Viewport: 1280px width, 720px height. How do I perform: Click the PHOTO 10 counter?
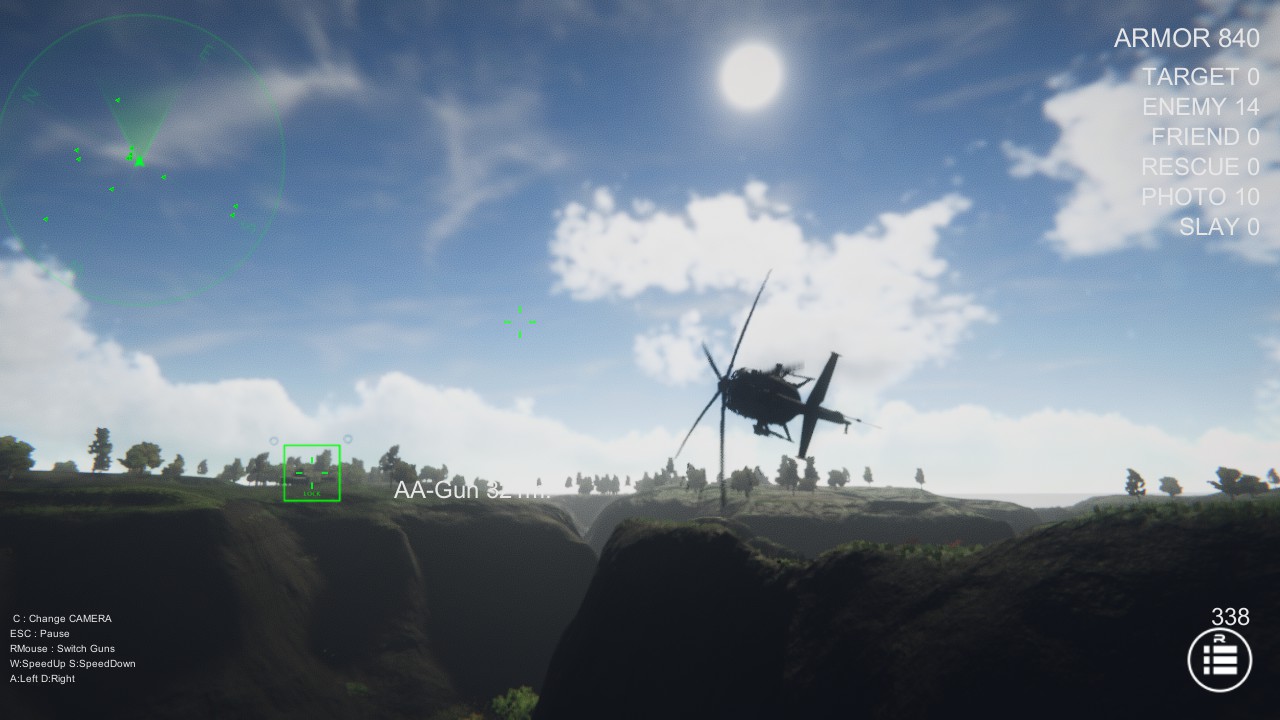[x=1201, y=197]
